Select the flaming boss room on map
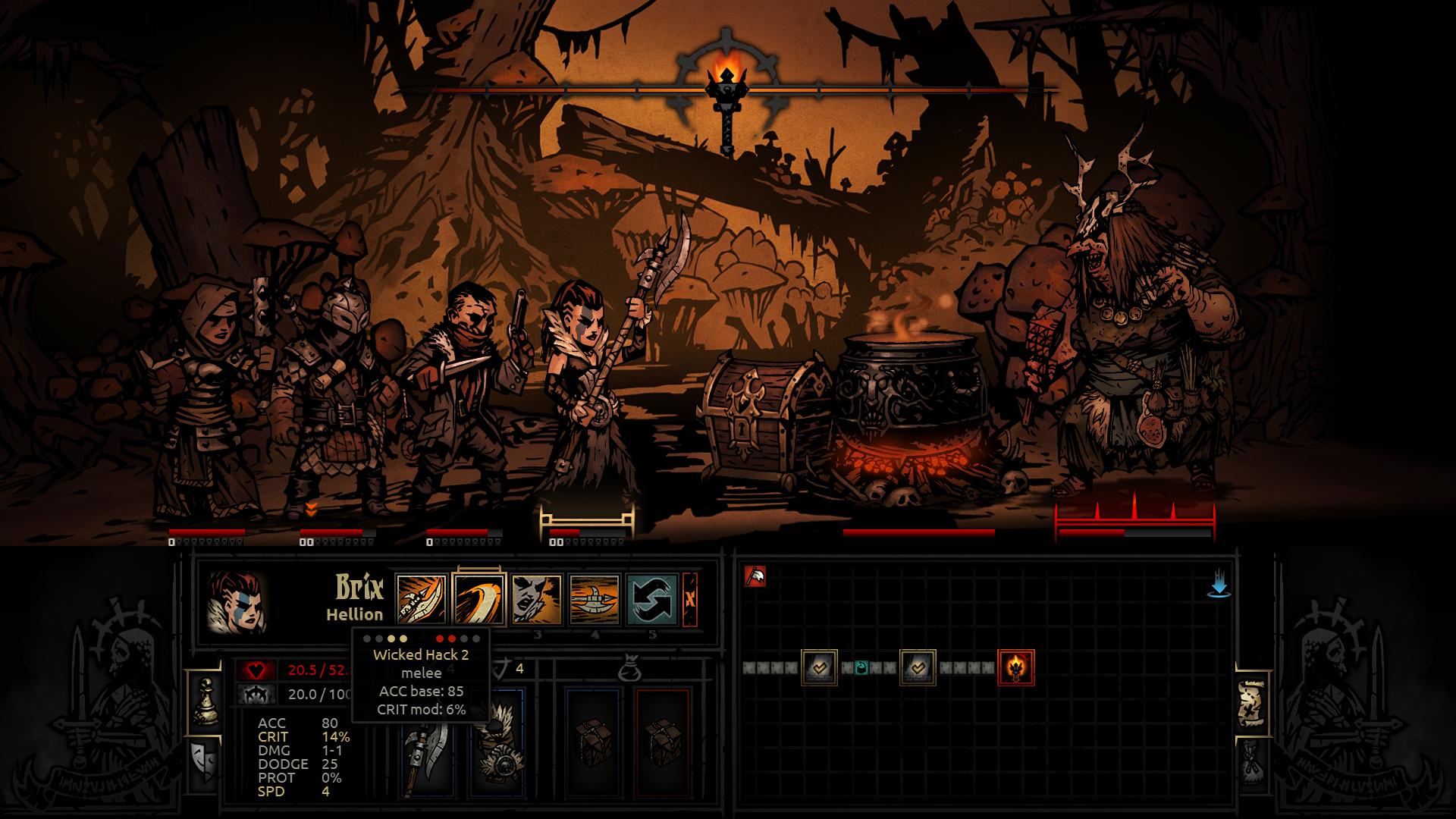The width and height of the screenshot is (1456, 819). pos(1016,667)
